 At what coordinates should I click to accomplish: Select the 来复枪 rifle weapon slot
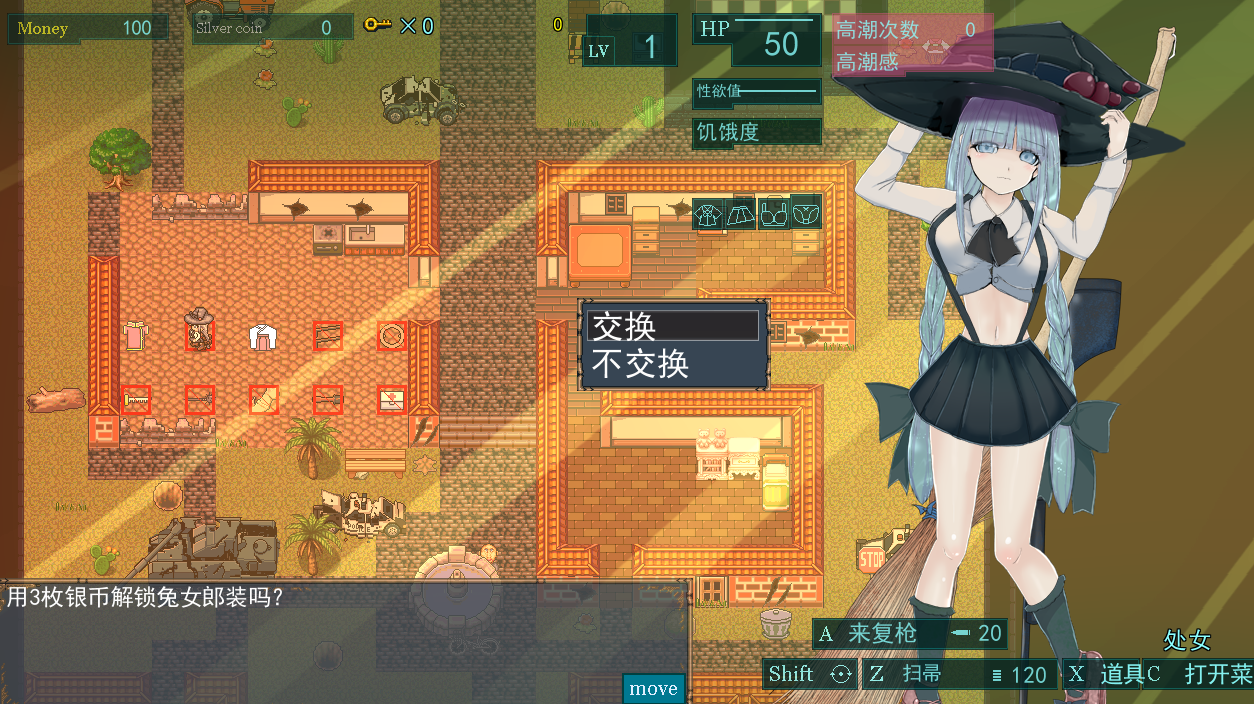[x=909, y=633]
